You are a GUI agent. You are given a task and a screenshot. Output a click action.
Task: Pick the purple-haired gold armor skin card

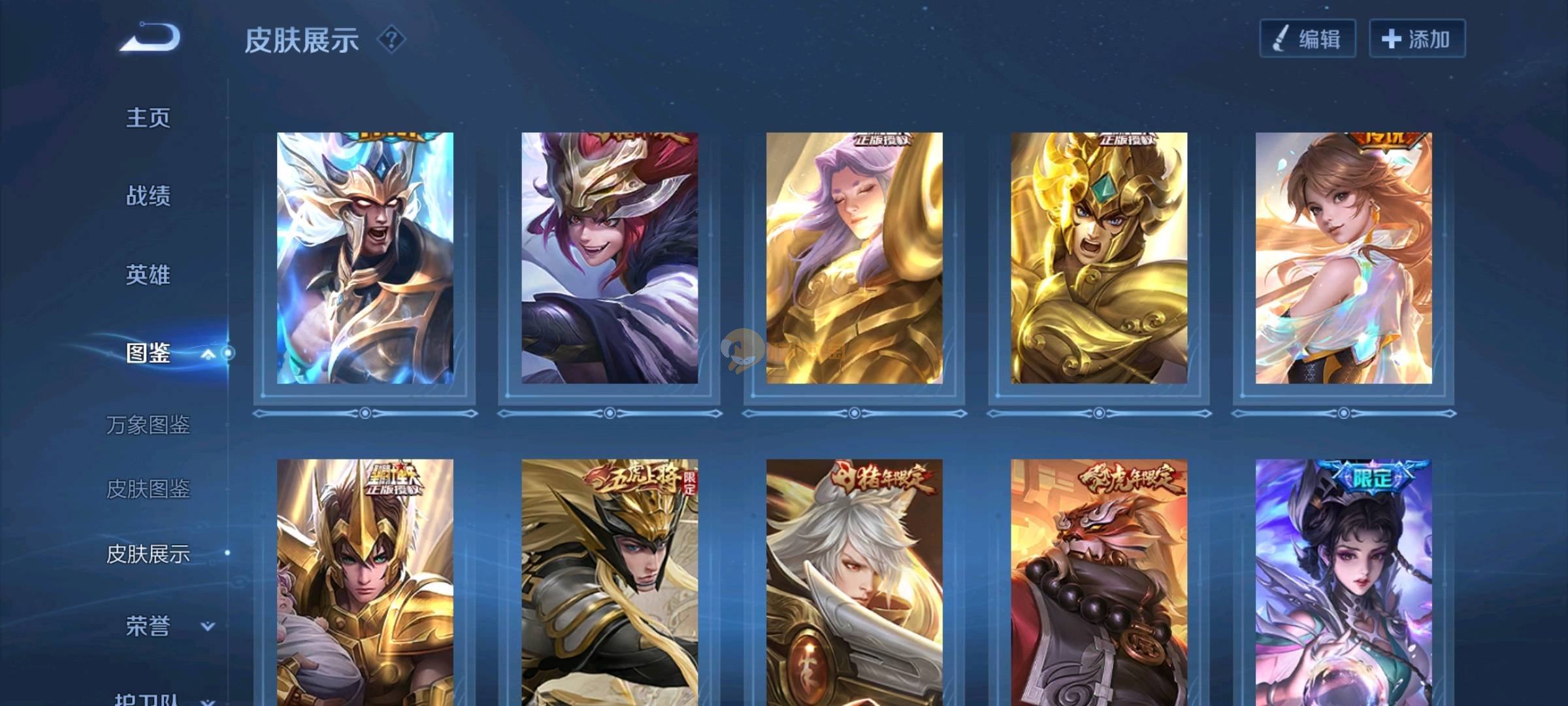pyautogui.click(x=854, y=258)
